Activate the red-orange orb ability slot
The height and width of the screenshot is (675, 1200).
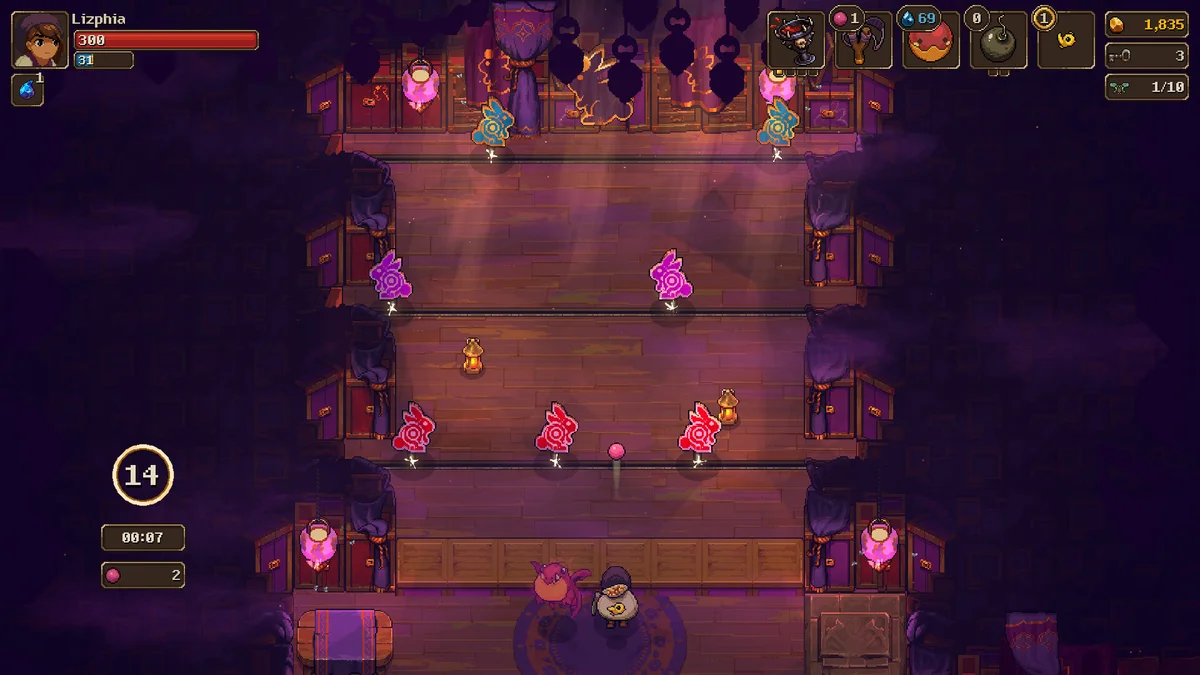click(931, 42)
